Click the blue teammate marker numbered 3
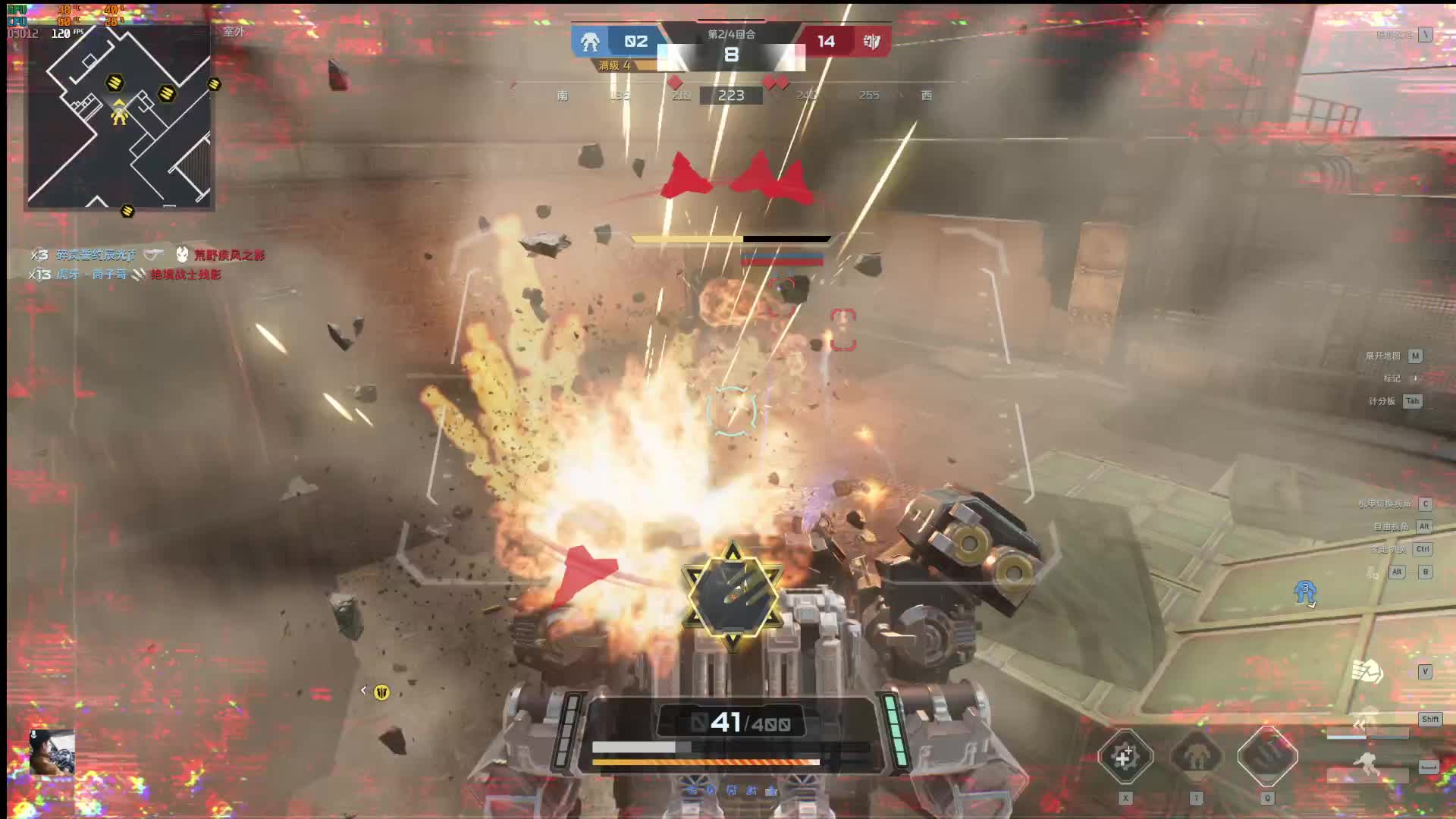The height and width of the screenshot is (819, 1456). coord(1305,591)
